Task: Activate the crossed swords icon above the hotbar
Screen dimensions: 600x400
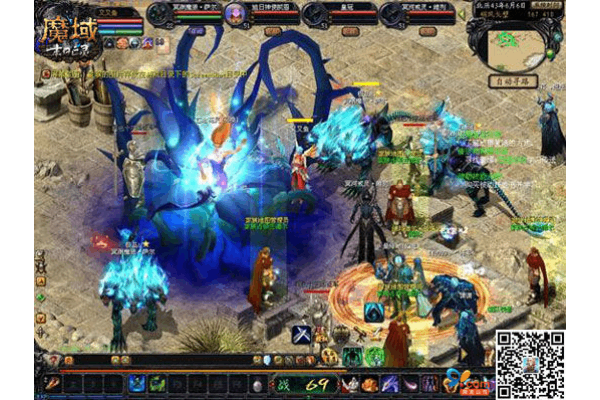Action: click(299, 335)
